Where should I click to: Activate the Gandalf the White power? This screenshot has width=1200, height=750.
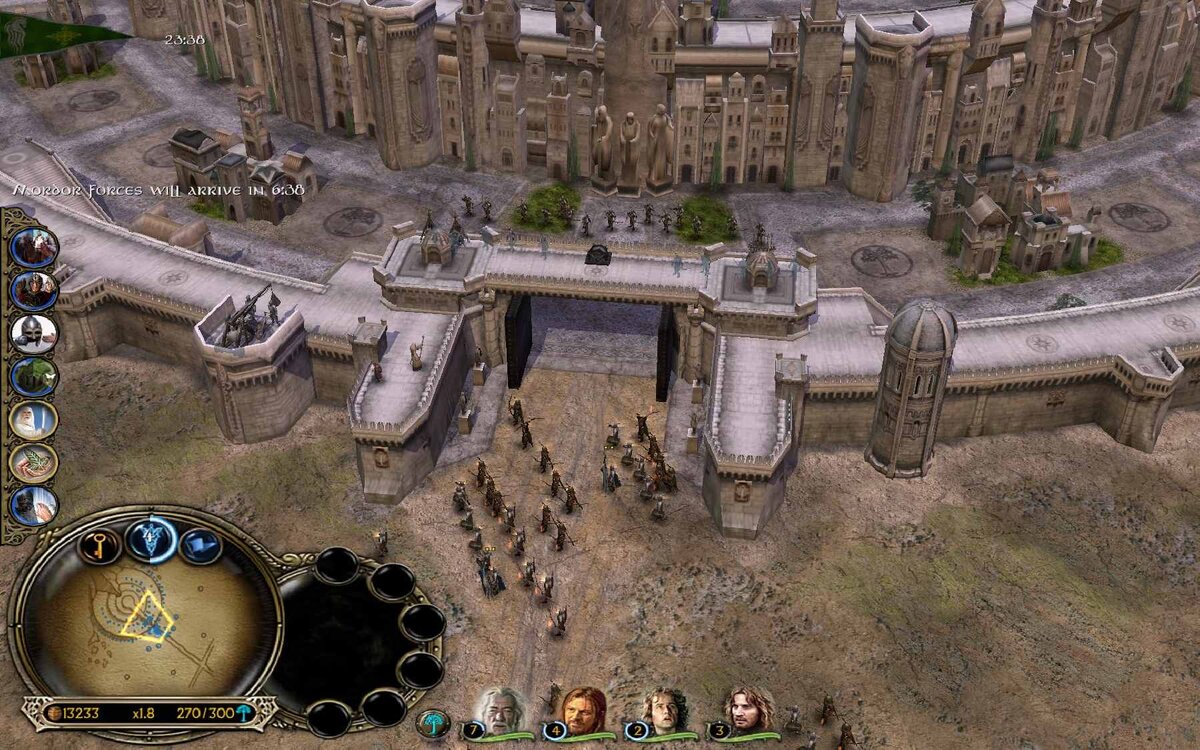coord(34,420)
